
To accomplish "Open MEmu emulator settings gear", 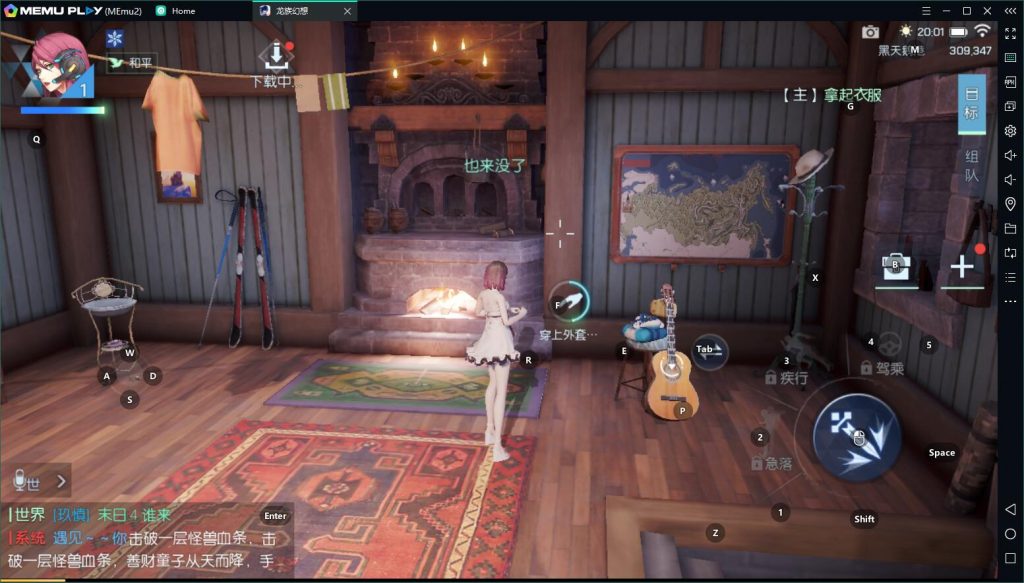I will (x=1011, y=131).
